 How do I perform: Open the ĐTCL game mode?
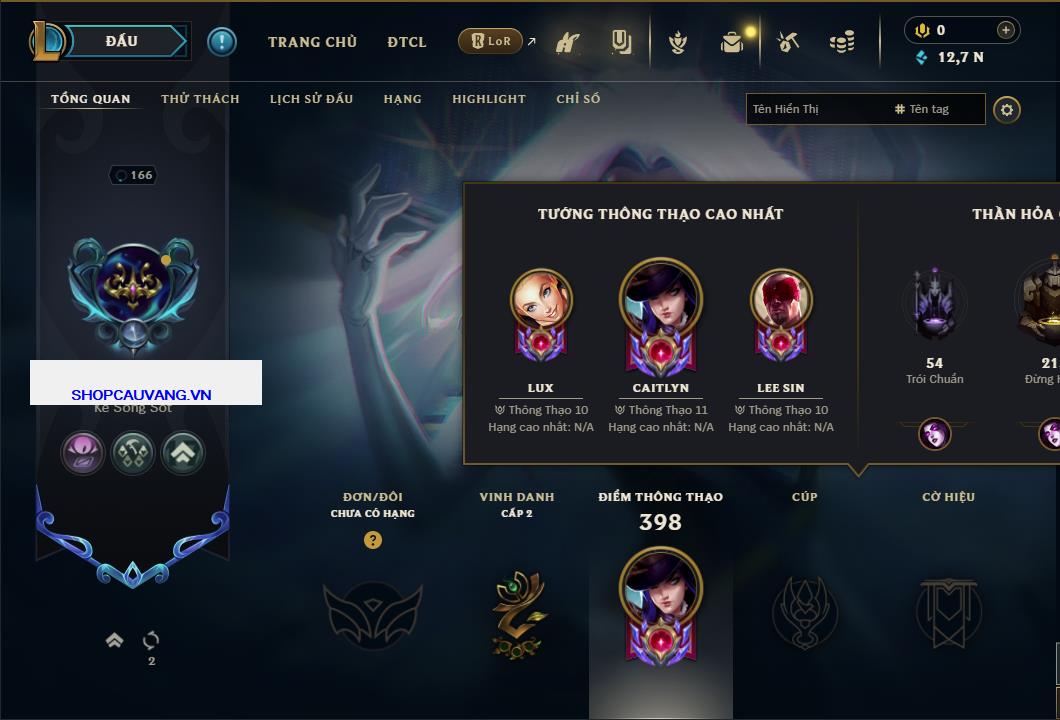(407, 42)
